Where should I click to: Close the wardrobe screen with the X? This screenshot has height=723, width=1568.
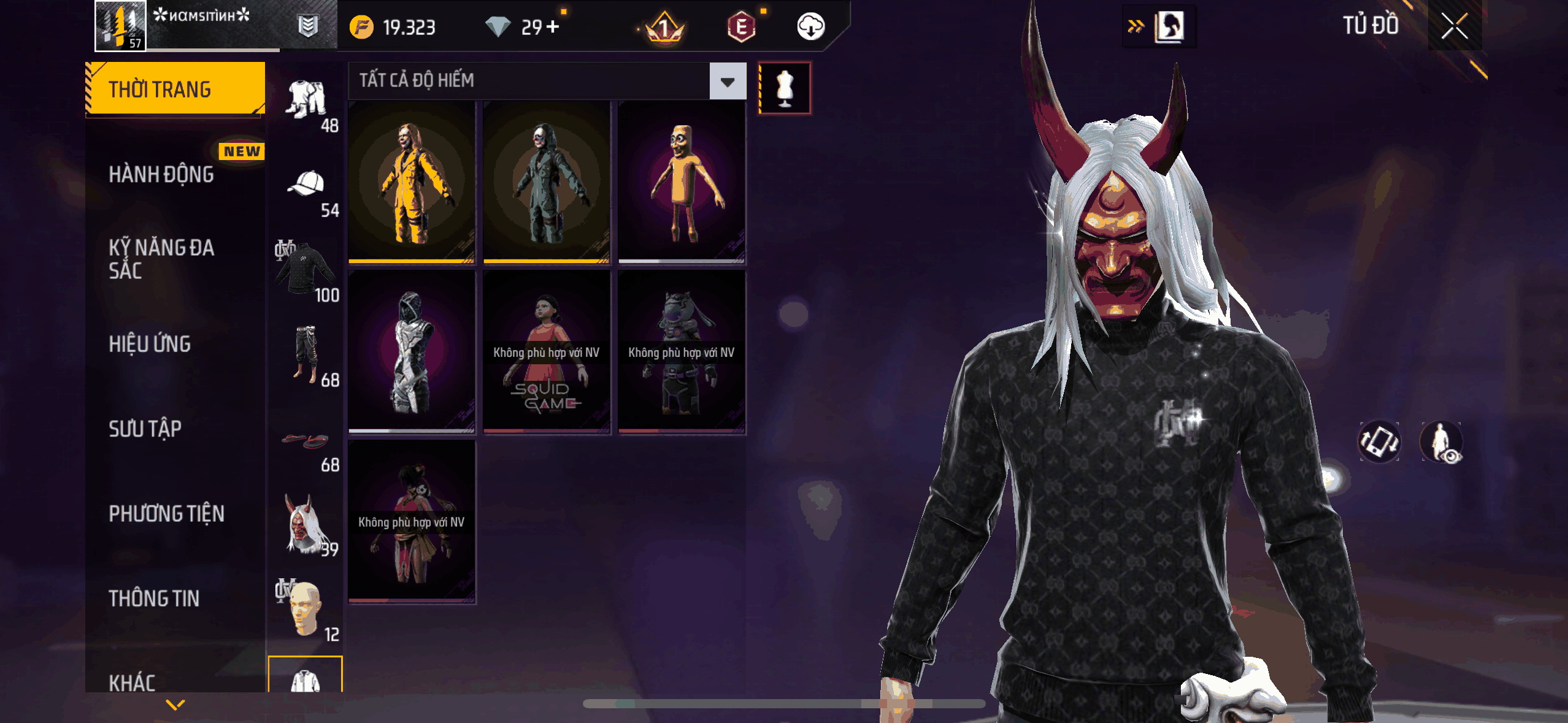[x=1454, y=26]
